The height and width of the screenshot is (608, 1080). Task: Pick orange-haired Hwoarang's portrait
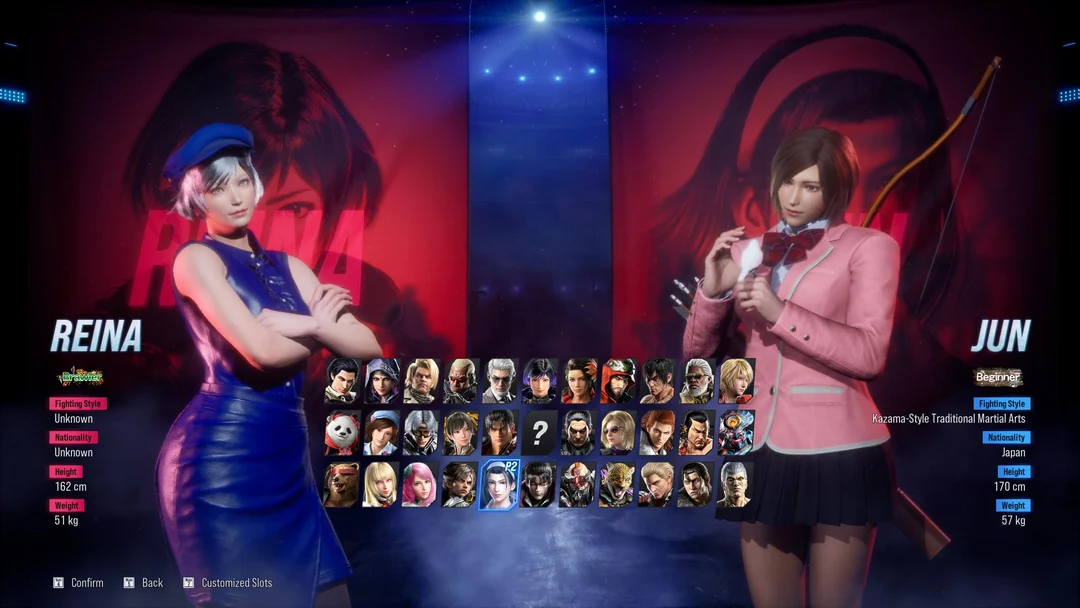[x=657, y=432]
